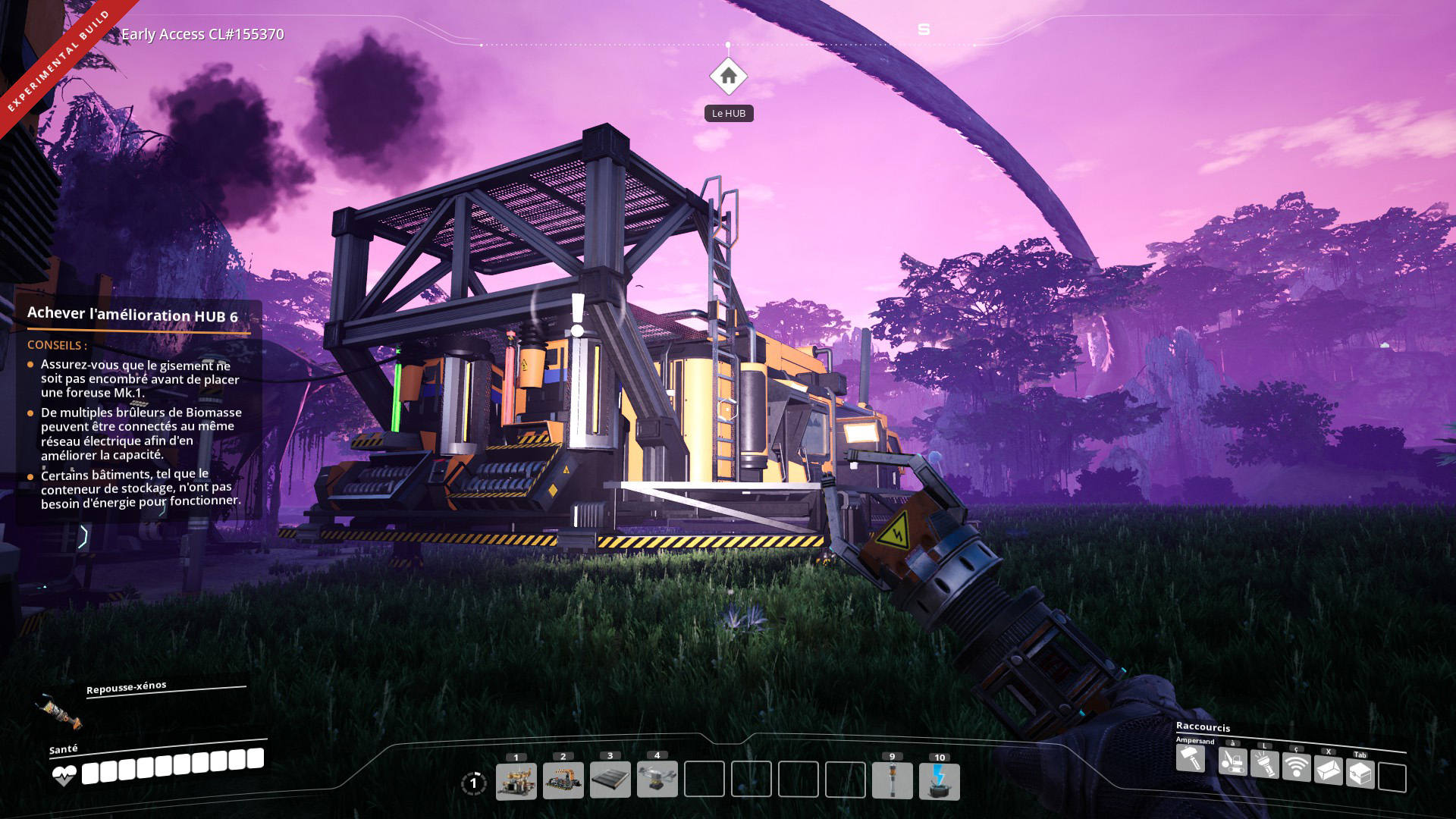Open the inventory chest shortcut
The image size is (1456, 819).
[x=1360, y=774]
